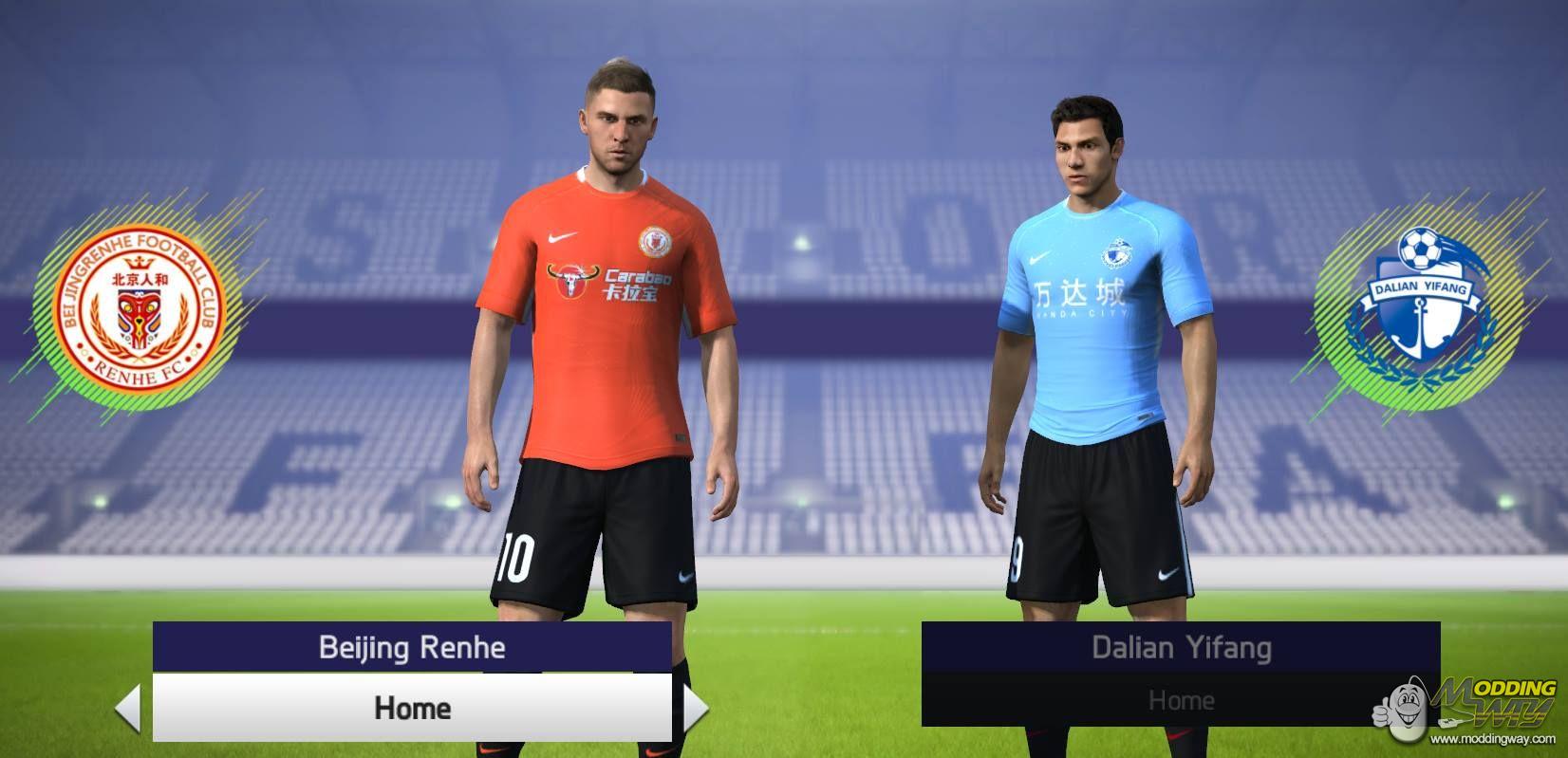Image resolution: width=1568 pixels, height=758 pixels.
Task: Select next kit with right arrow
Action: [696, 709]
